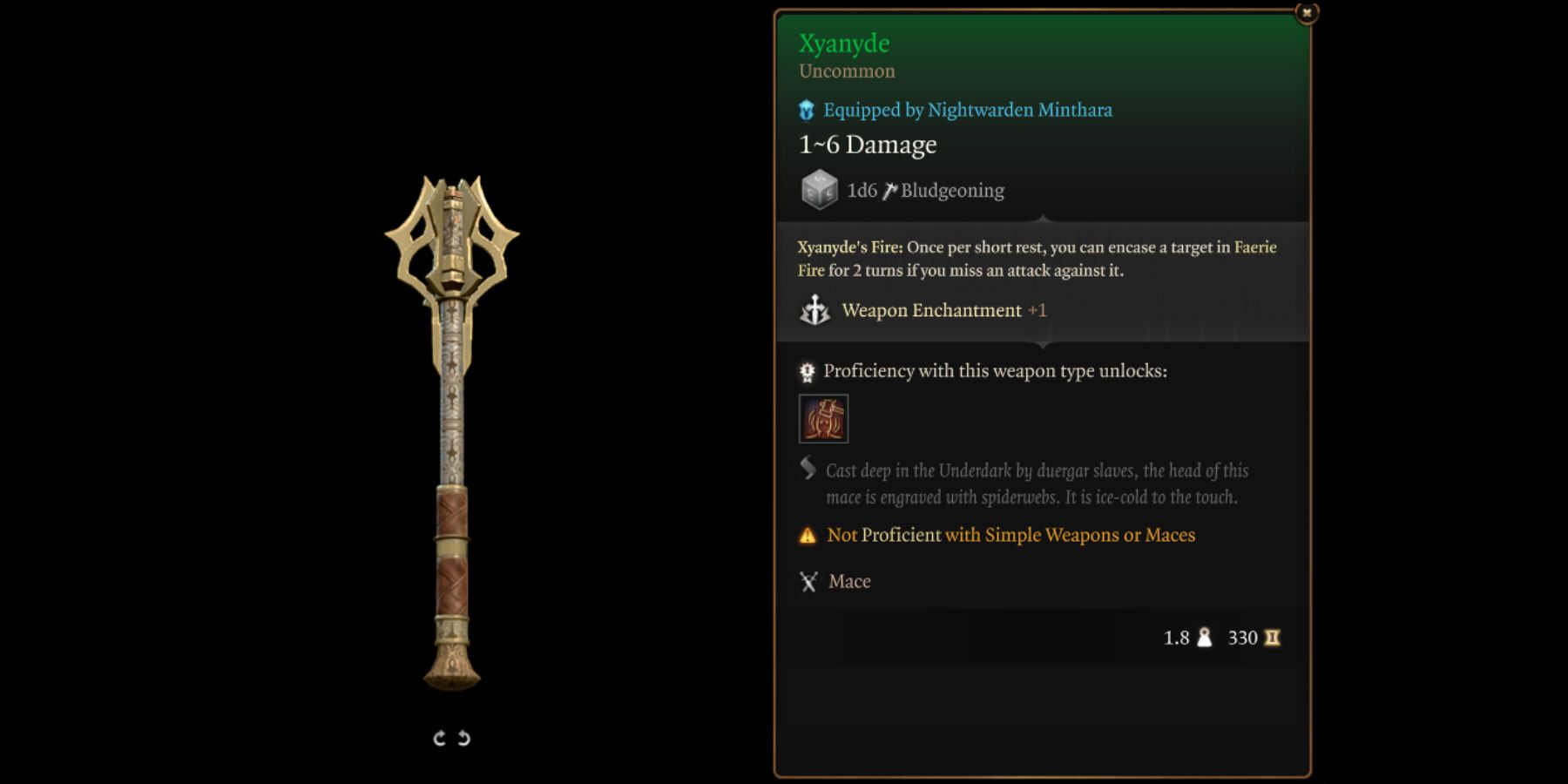Rotate the mace clockwise with the left arrow
Image resolution: width=1568 pixels, height=784 pixels.
point(439,736)
